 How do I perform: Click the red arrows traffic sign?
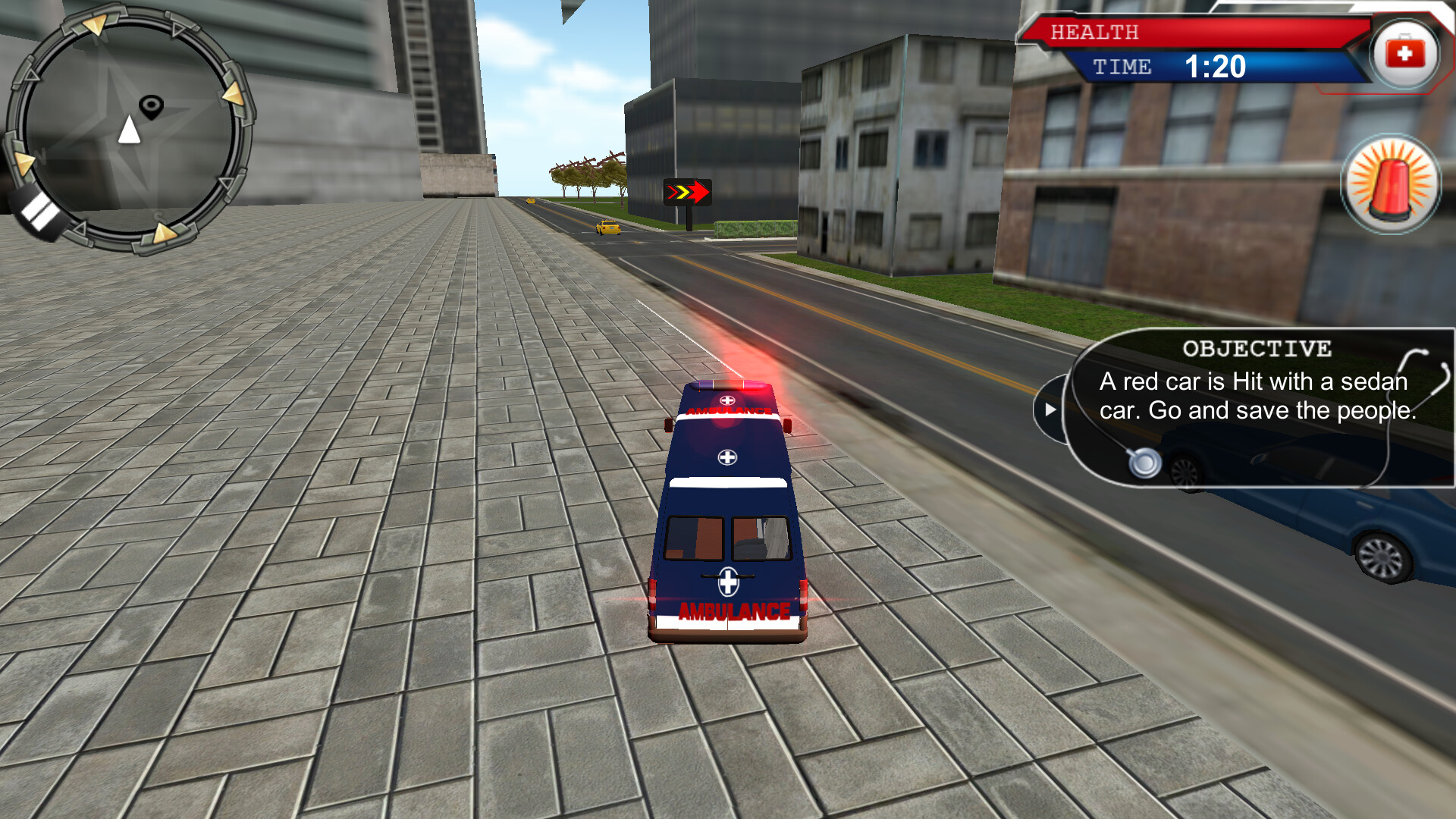(686, 191)
